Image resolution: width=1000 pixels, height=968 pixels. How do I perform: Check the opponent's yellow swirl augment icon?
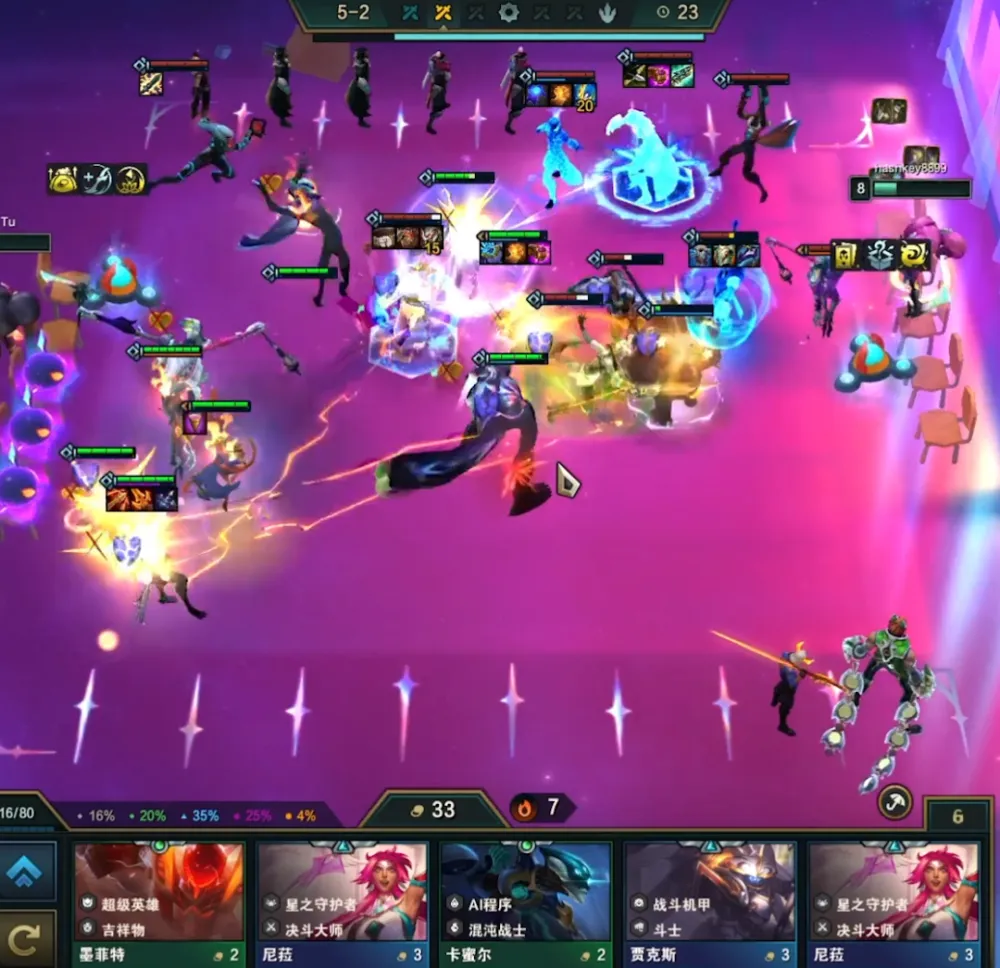point(914,256)
